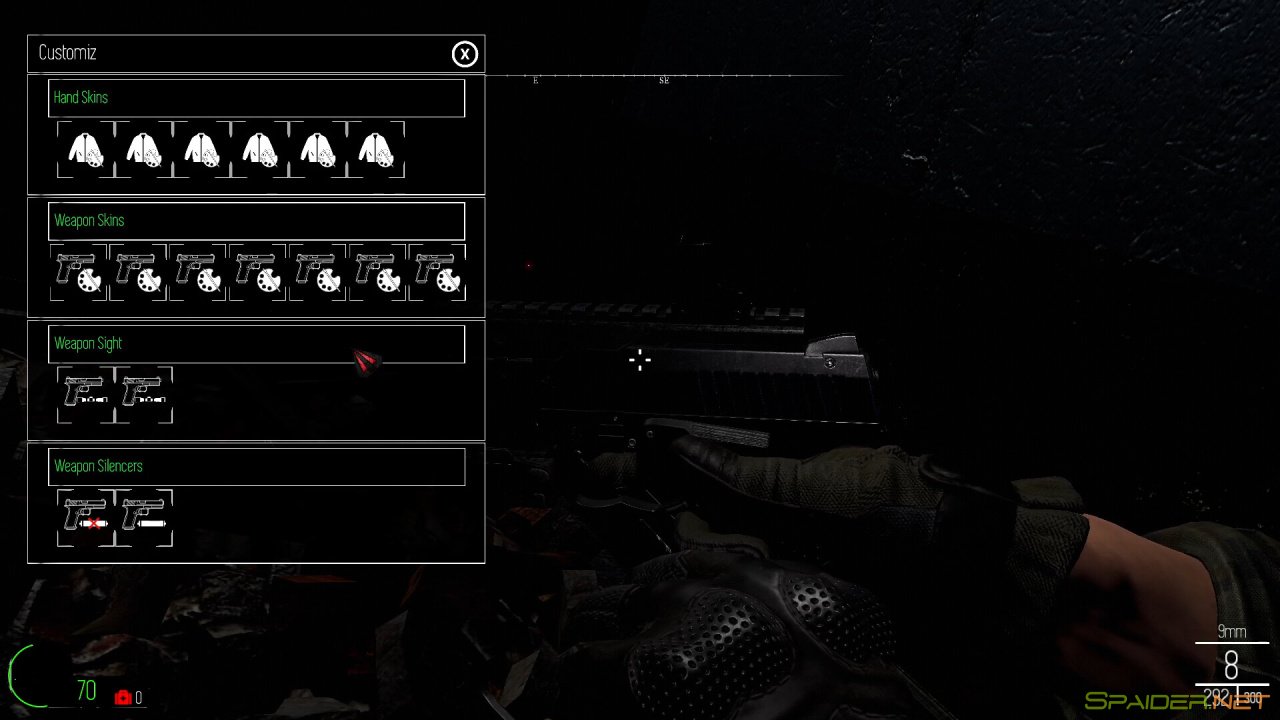Select the no-silencer option with red X

coord(86,518)
